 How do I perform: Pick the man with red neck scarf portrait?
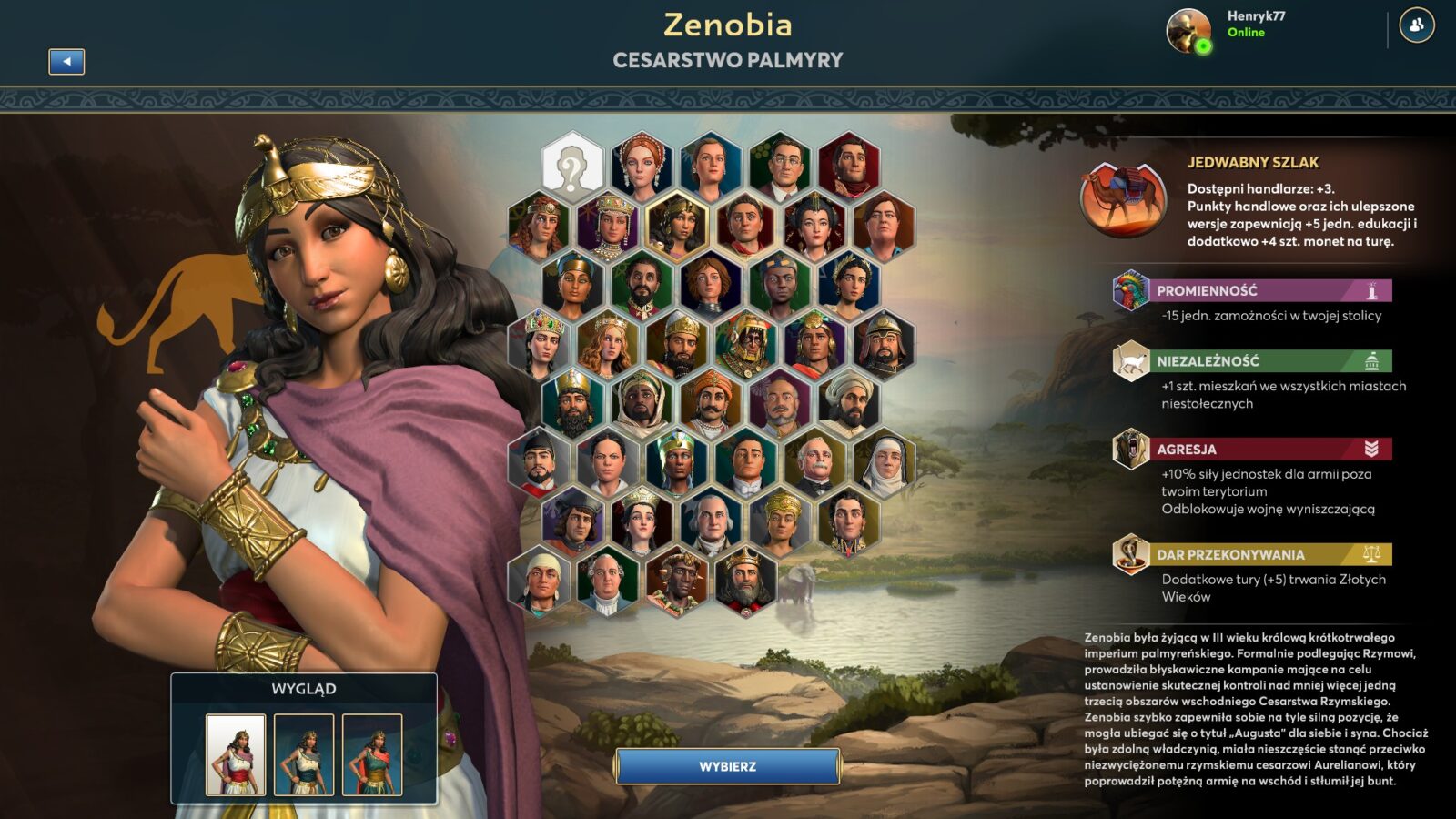click(x=745, y=225)
